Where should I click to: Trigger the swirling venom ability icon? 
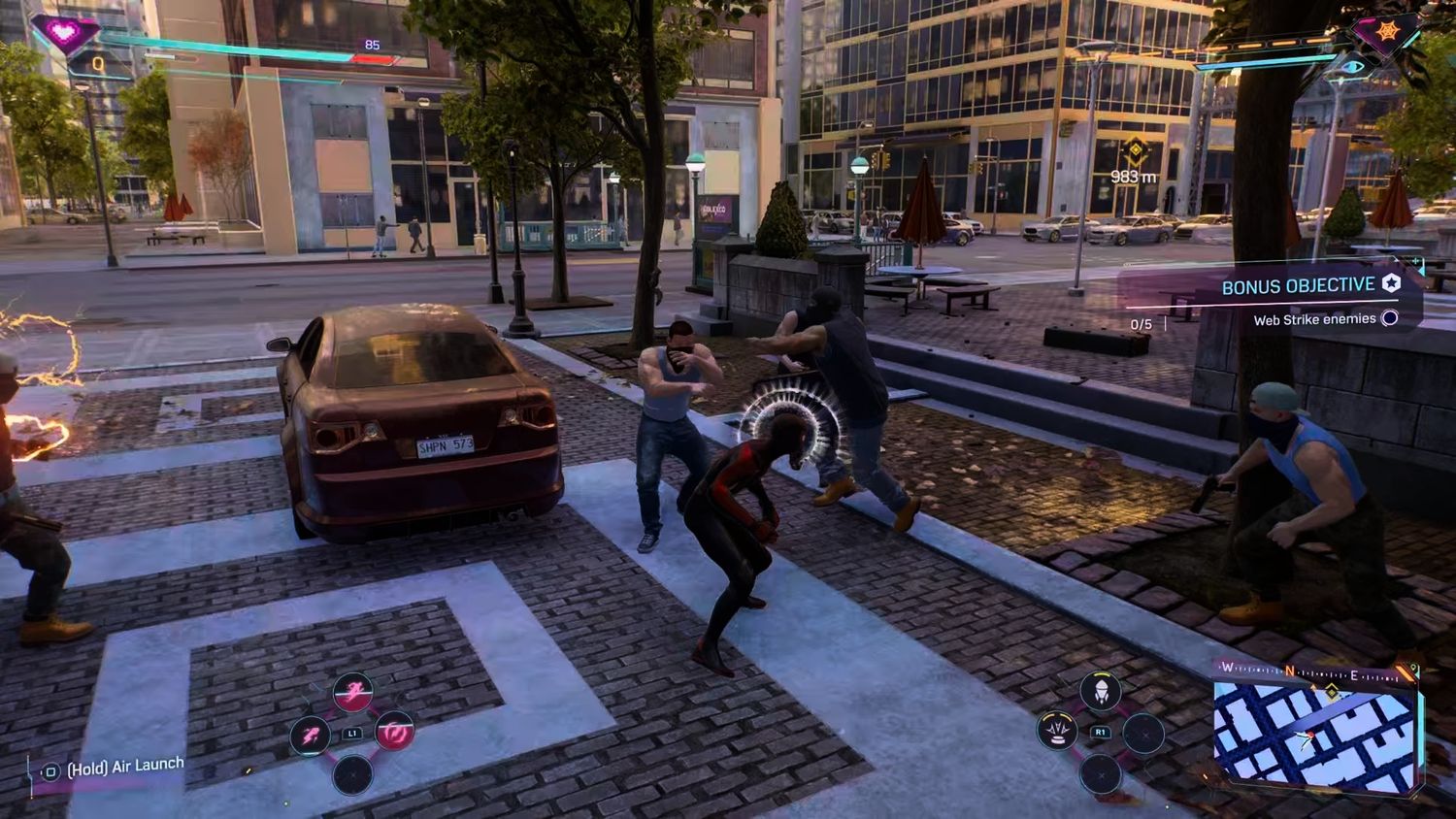point(394,732)
